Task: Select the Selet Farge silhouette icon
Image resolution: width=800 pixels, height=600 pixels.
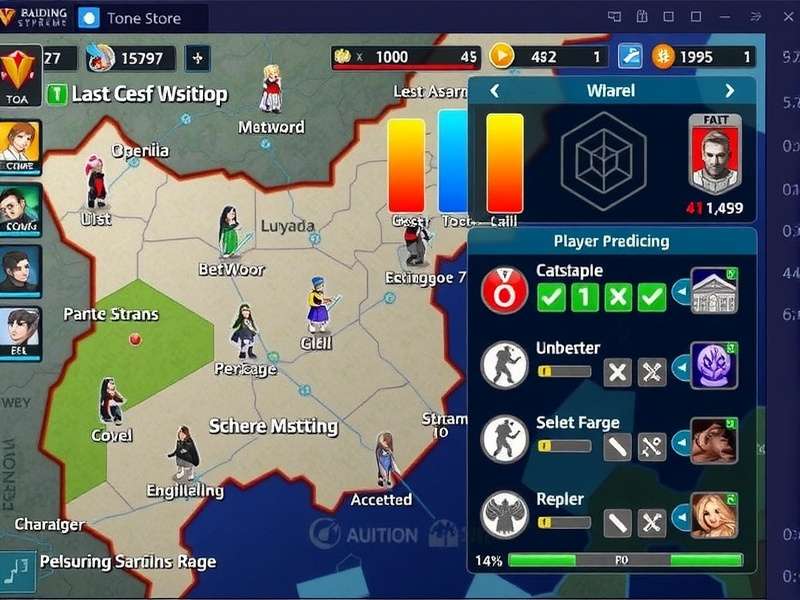Action: [504, 440]
